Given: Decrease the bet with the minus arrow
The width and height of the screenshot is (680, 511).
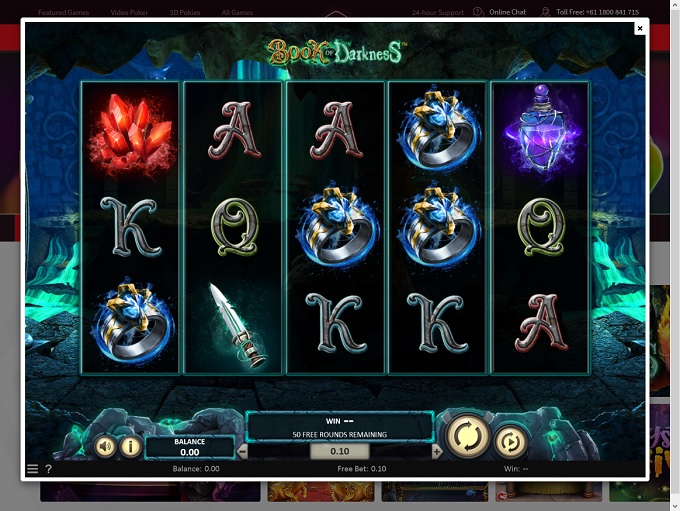Looking at the screenshot, I should pyautogui.click(x=242, y=452).
